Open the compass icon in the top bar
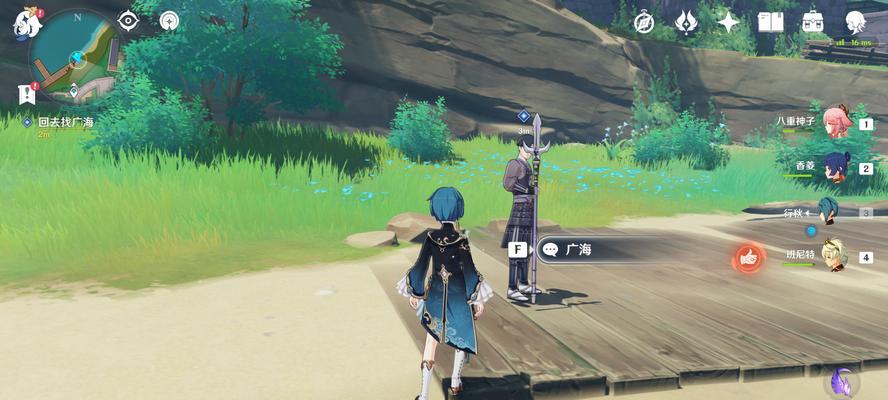Image resolution: width=888 pixels, height=400 pixels. (x=644, y=22)
